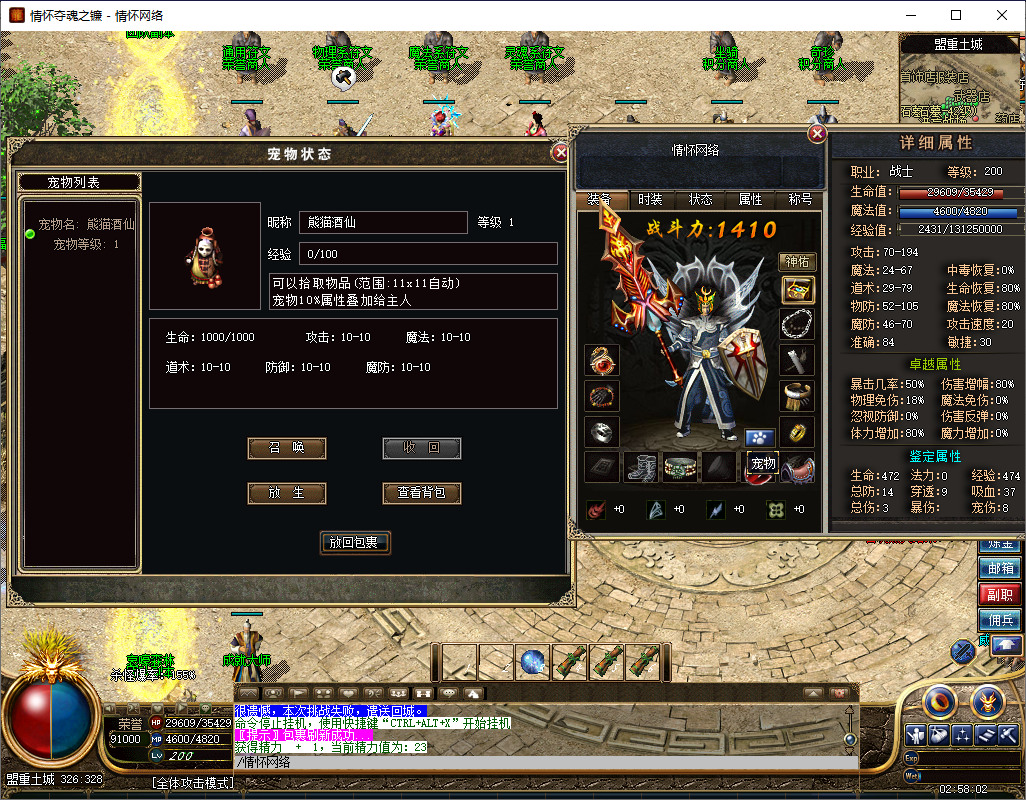The height and width of the screenshot is (800, 1026).
Task: Open the 状态 status tab
Action: tap(700, 200)
